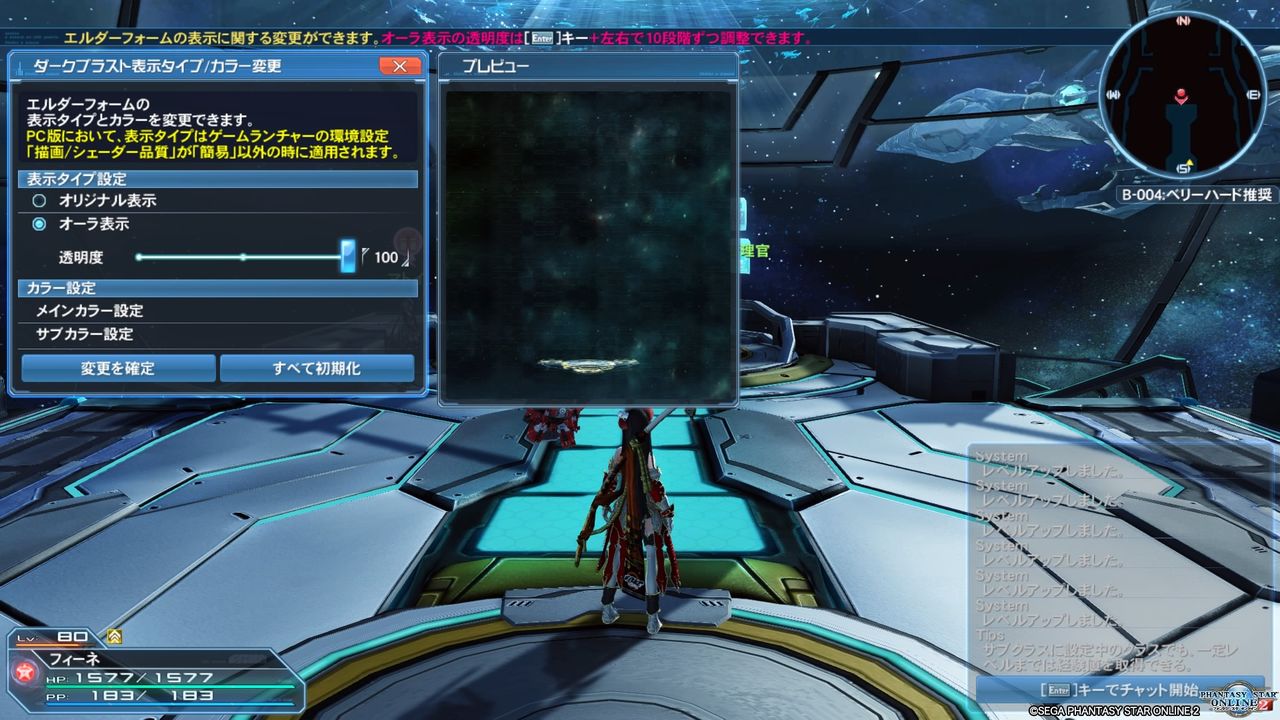Open サブカラー設定 under カラー設定
1280x720 pixels.
(83, 334)
